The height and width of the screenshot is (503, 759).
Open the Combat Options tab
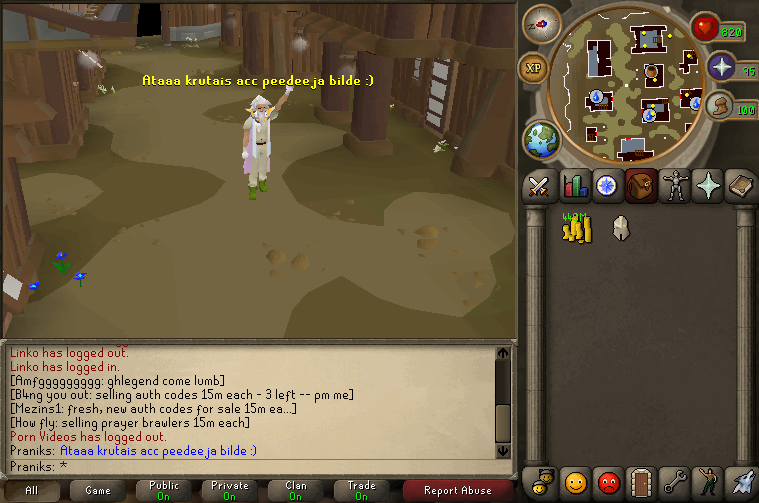pyautogui.click(x=539, y=185)
